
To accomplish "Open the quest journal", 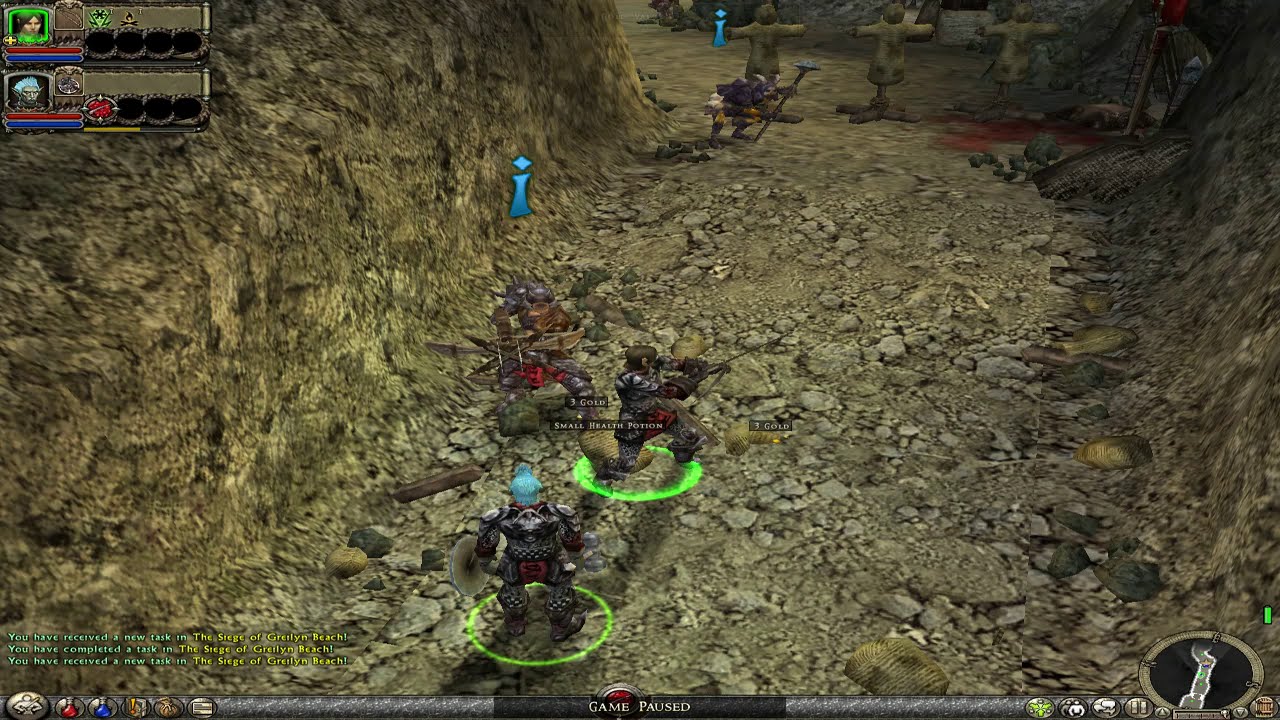I will click(136, 708).
